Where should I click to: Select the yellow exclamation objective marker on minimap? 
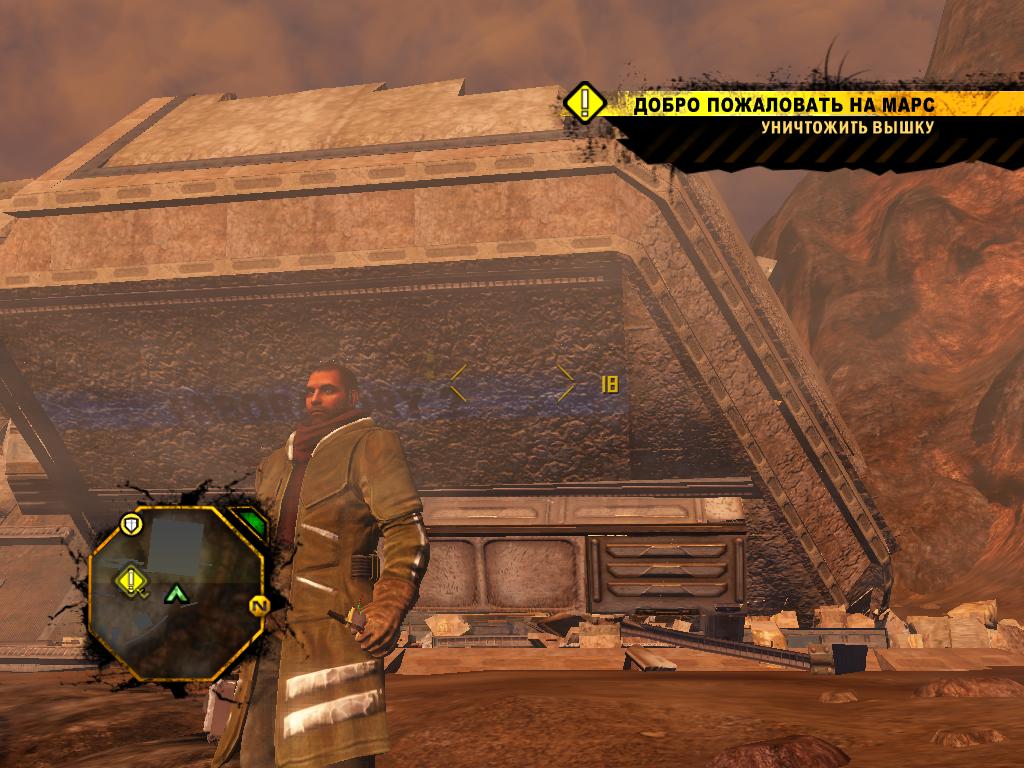(131, 578)
